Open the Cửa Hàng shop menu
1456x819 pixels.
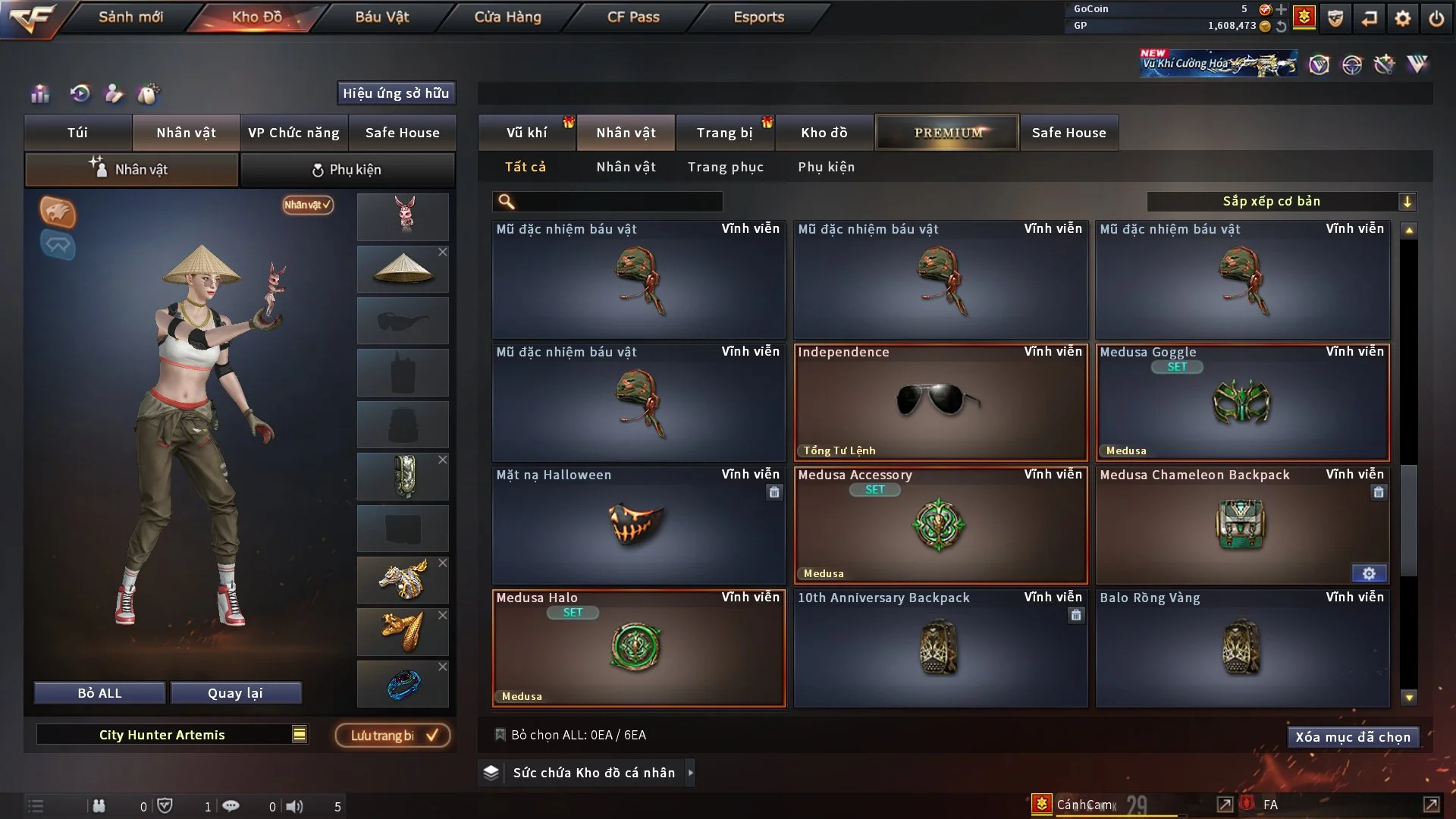click(x=507, y=17)
